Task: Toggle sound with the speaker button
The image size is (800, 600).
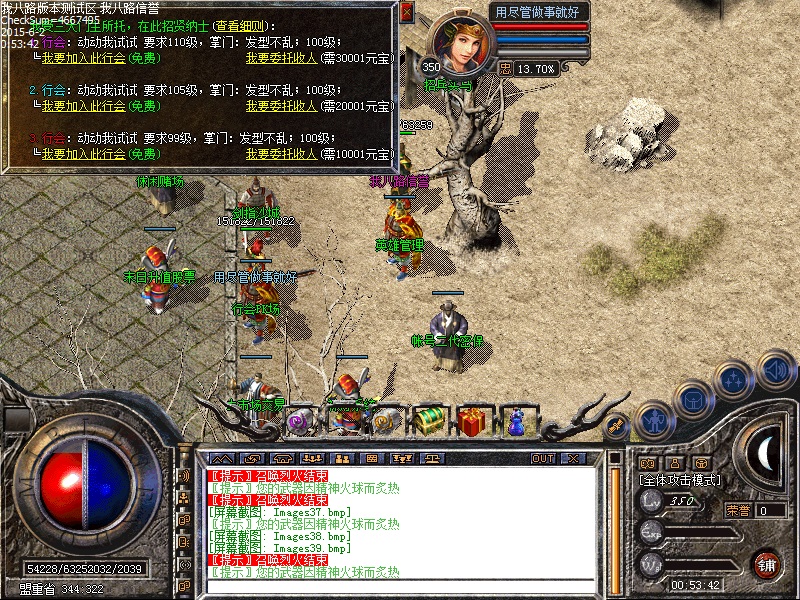Action: pyautogui.click(x=774, y=369)
